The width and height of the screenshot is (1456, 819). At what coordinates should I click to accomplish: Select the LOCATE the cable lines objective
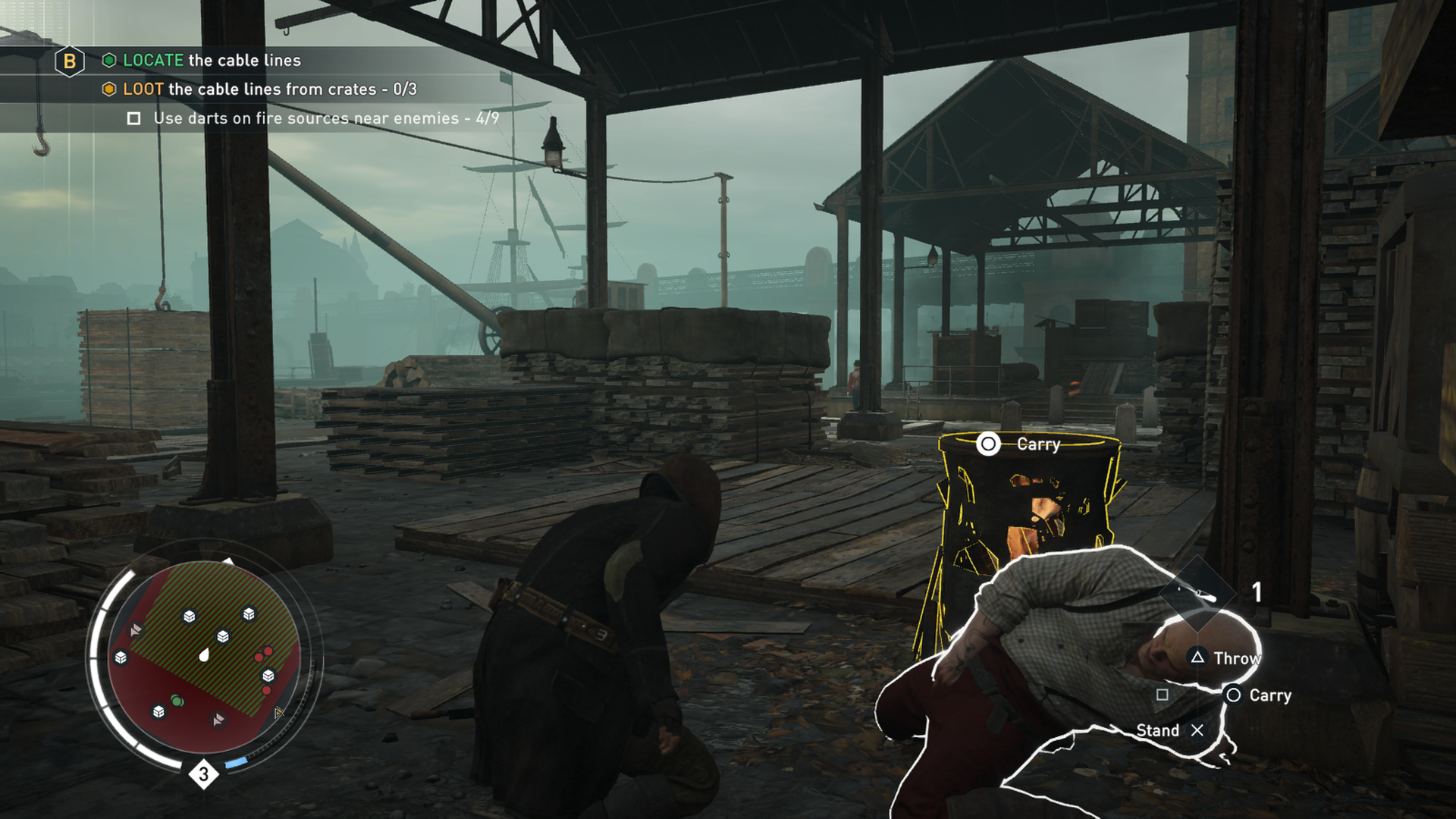212,61
